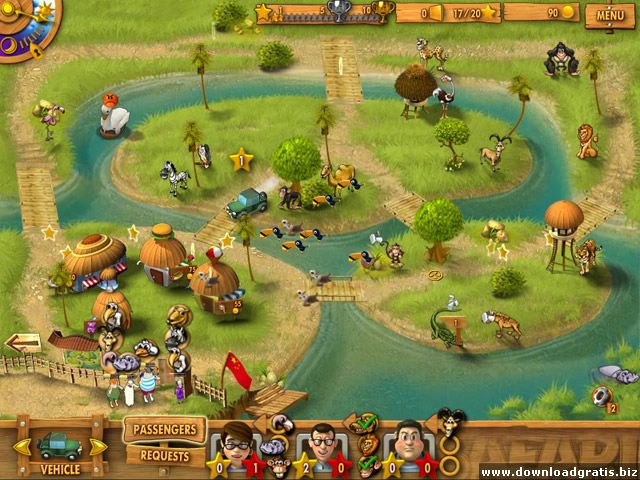Switch to the Requests tab
The image size is (640, 480).
click(x=164, y=455)
